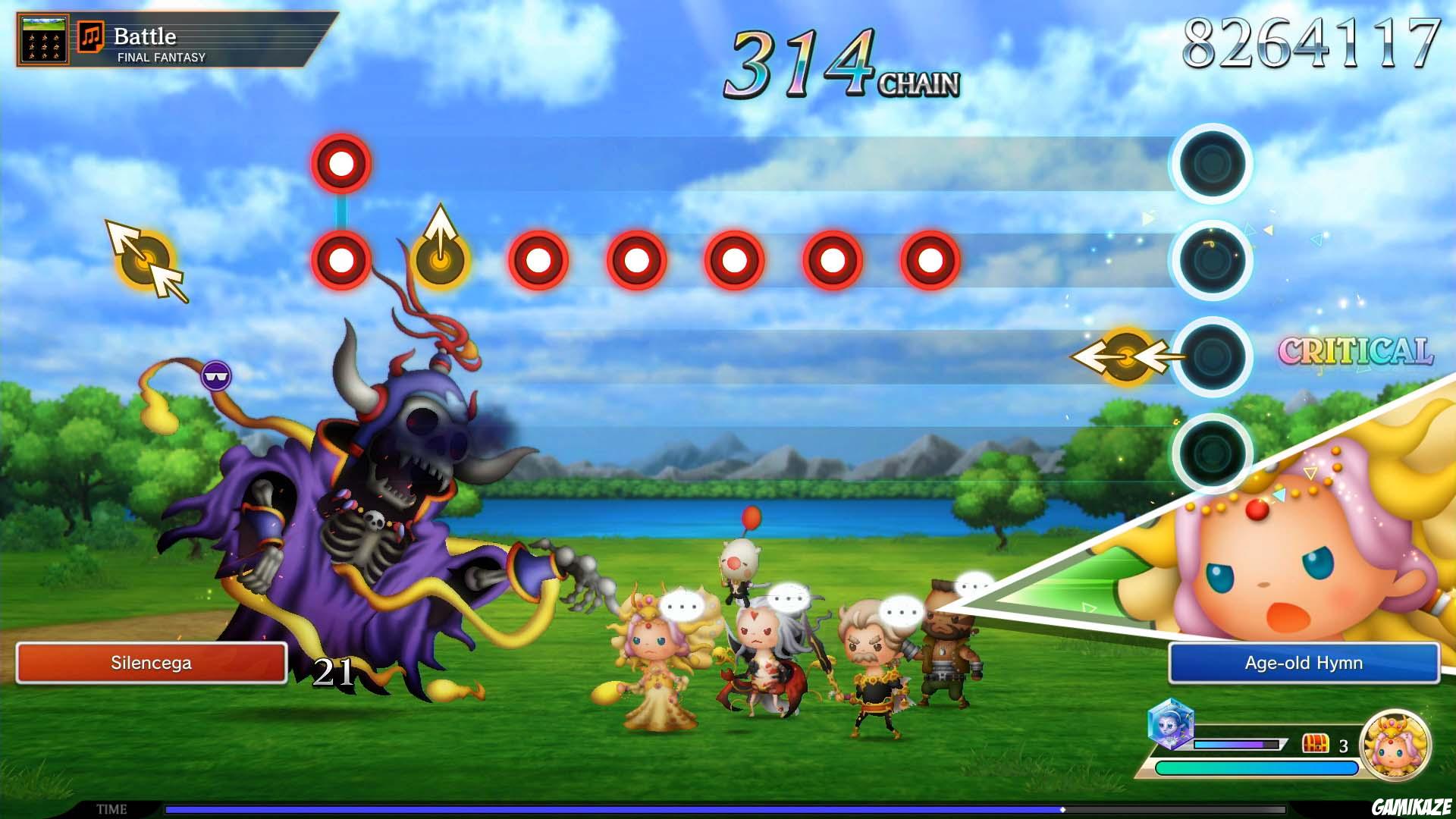Tap the up-arrow slide note in the note lane

[x=438, y=262]
